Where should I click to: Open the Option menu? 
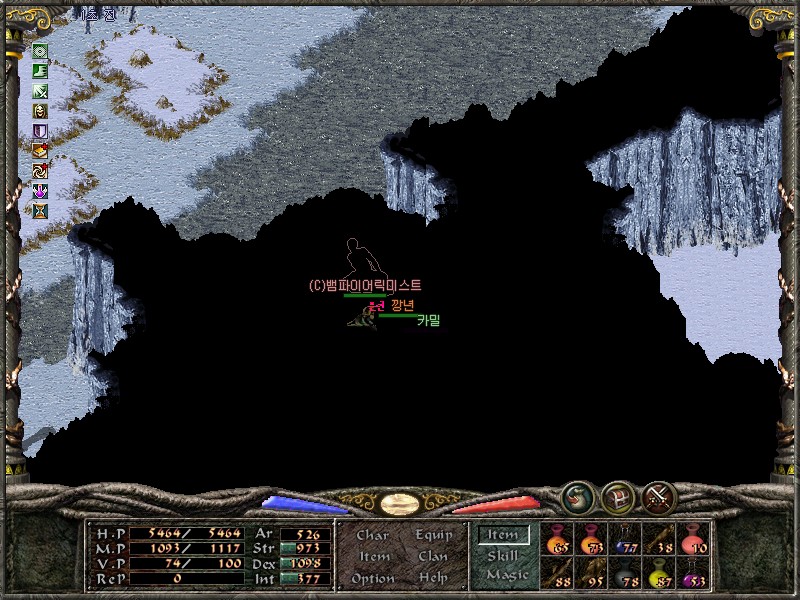coord(373,578)
